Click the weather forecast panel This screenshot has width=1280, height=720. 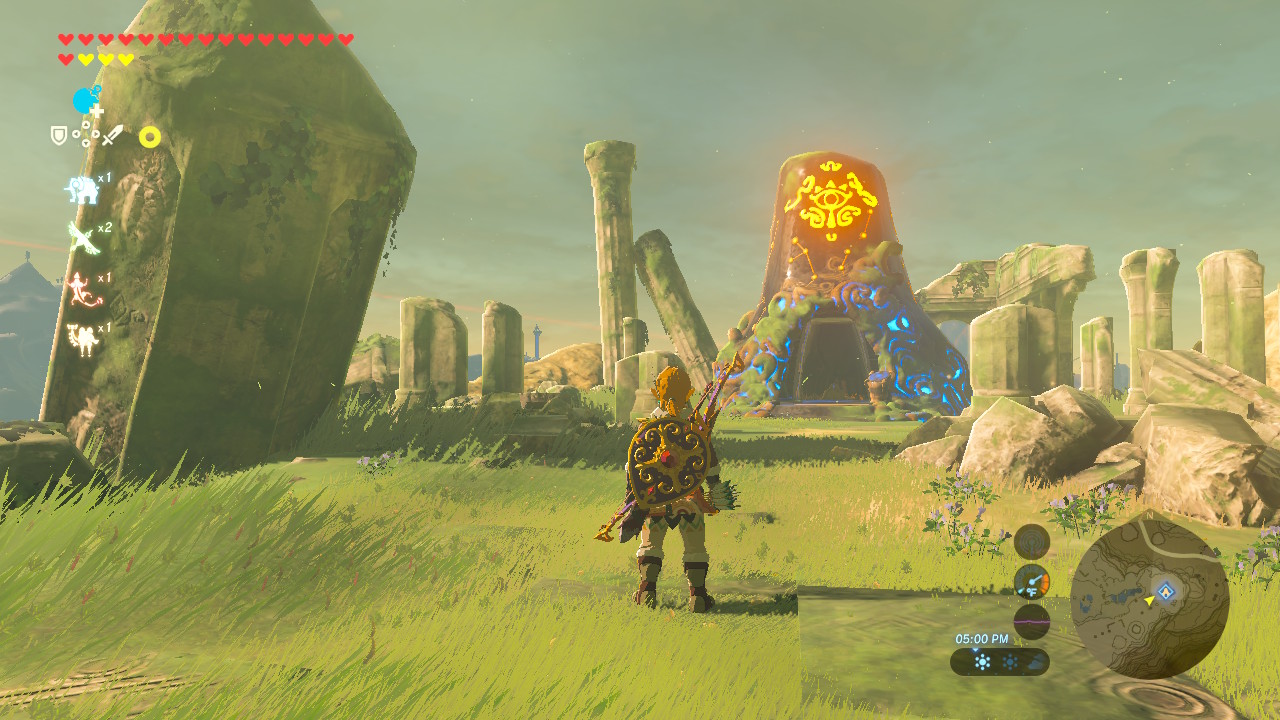[1000, 662]
